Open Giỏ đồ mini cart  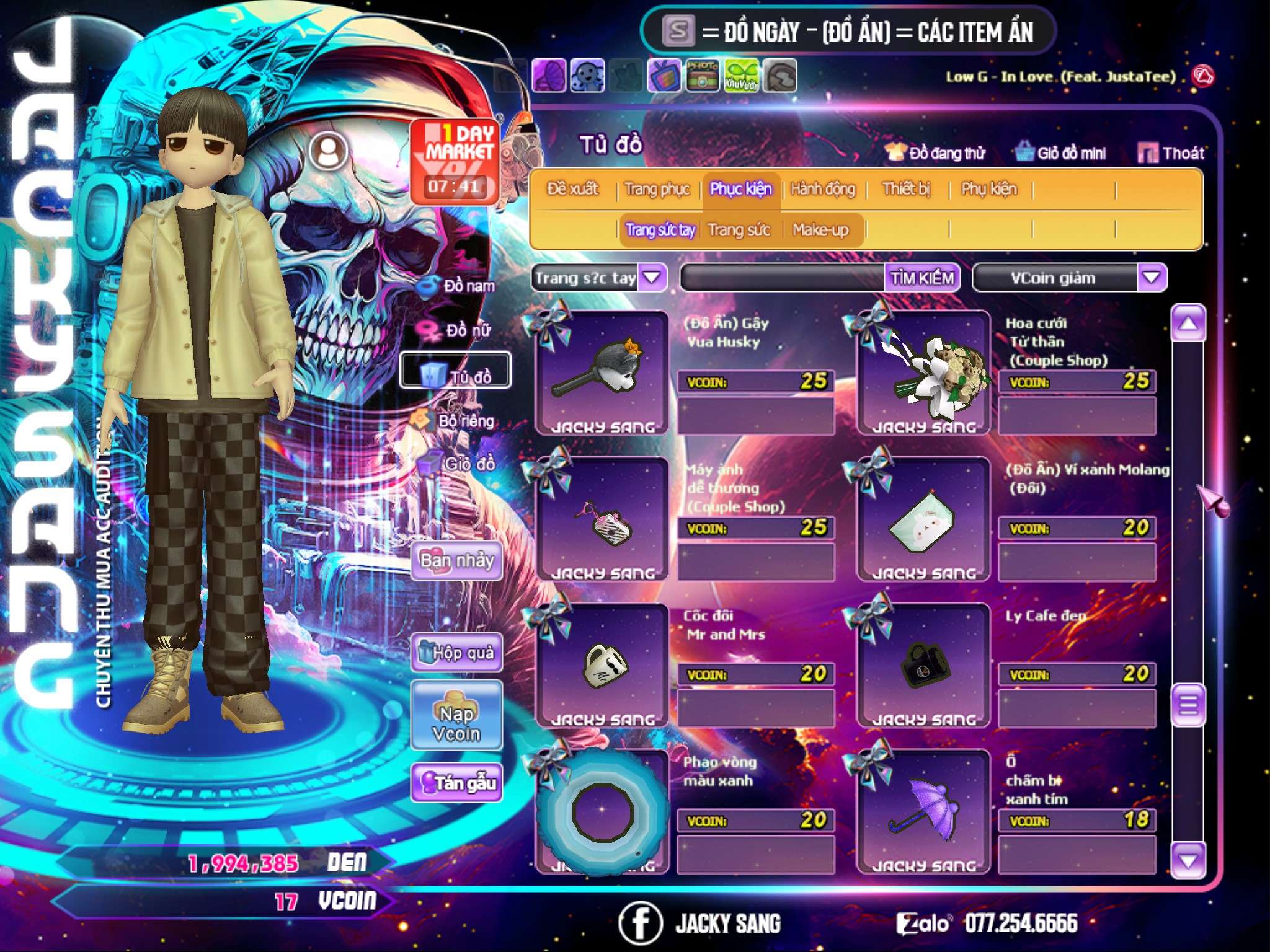tap(1061, 153)
